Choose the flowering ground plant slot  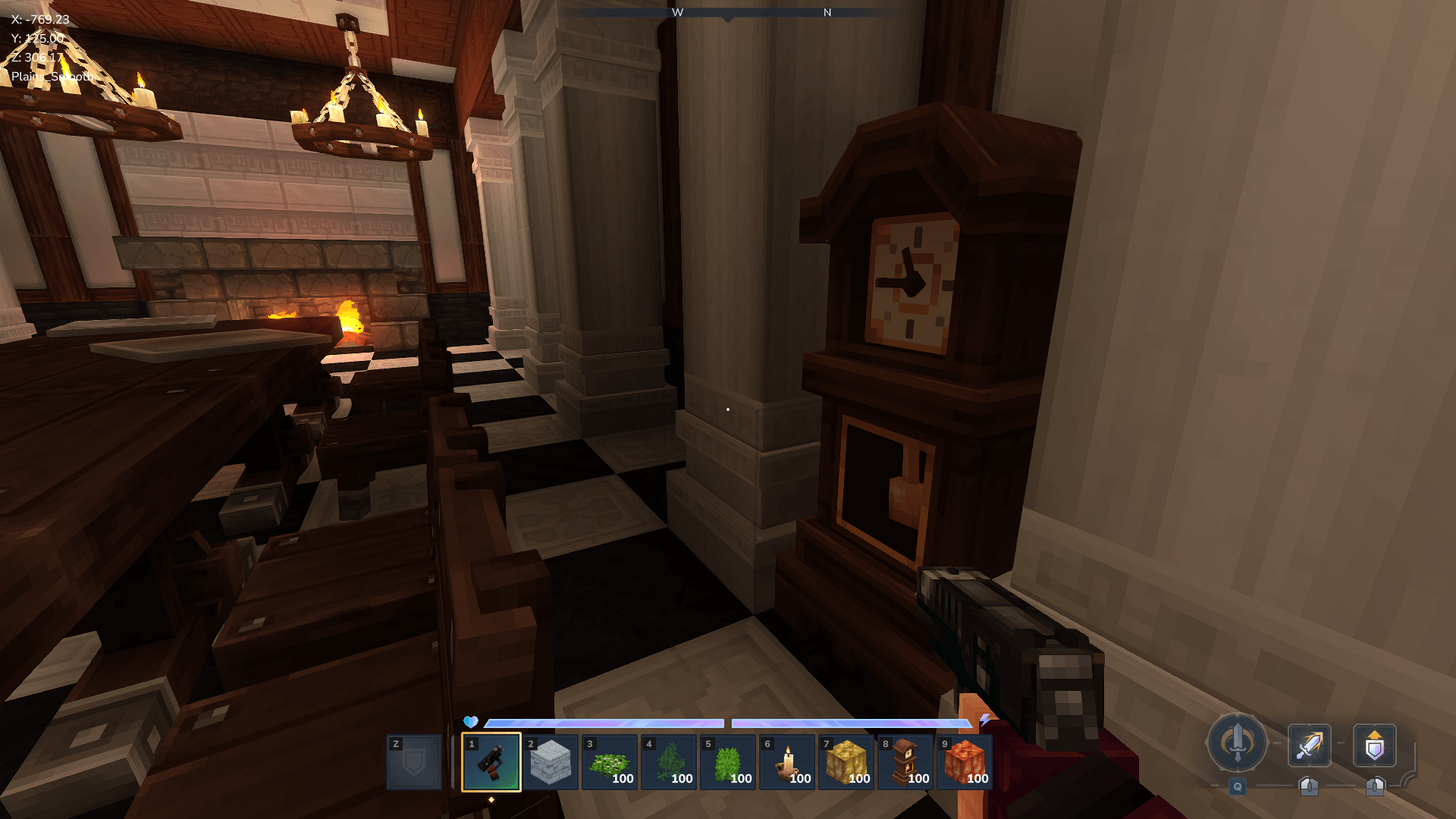click(609, 762)
